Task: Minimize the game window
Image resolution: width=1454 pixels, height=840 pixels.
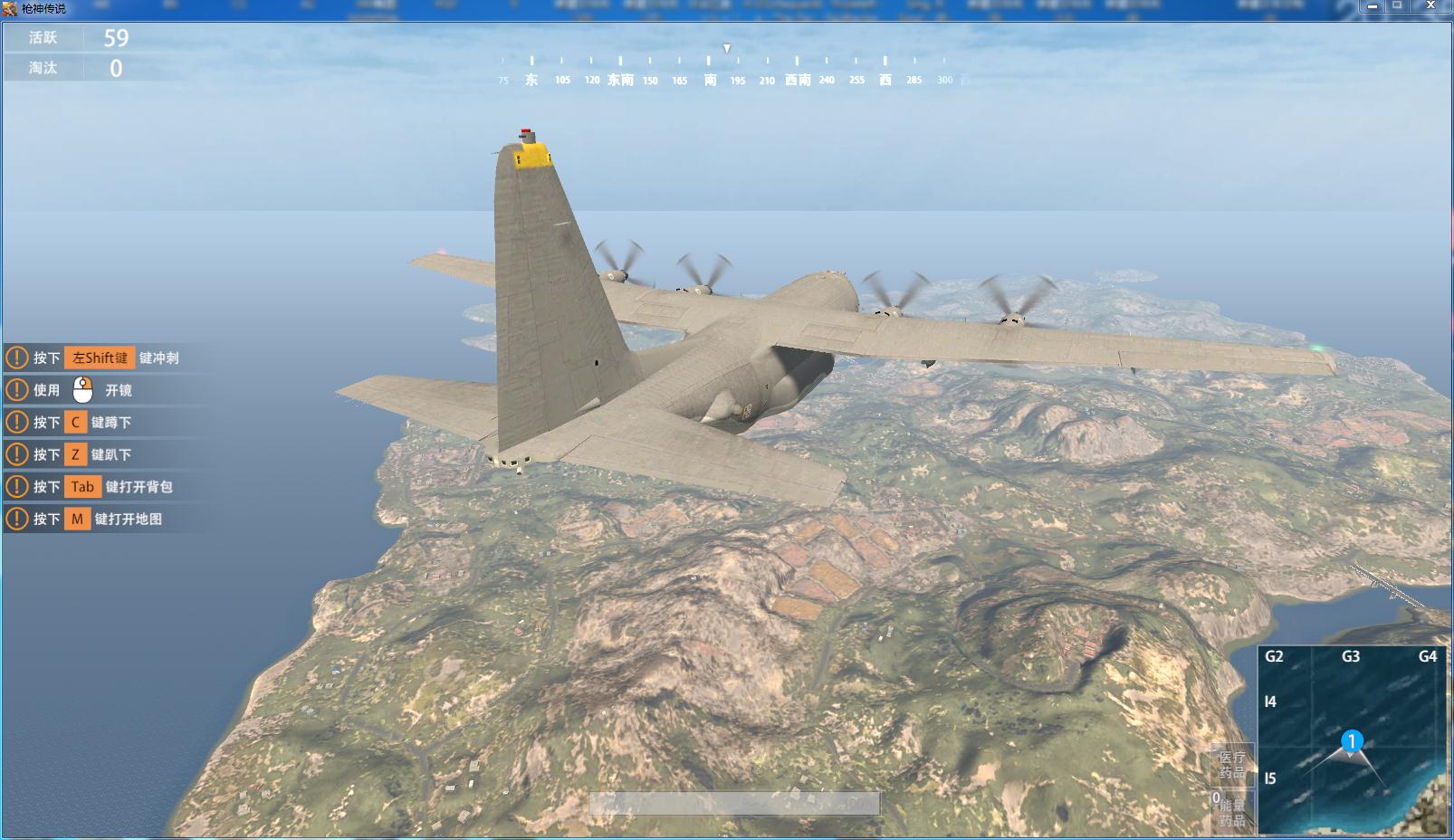Action: tap(1373, 6)
